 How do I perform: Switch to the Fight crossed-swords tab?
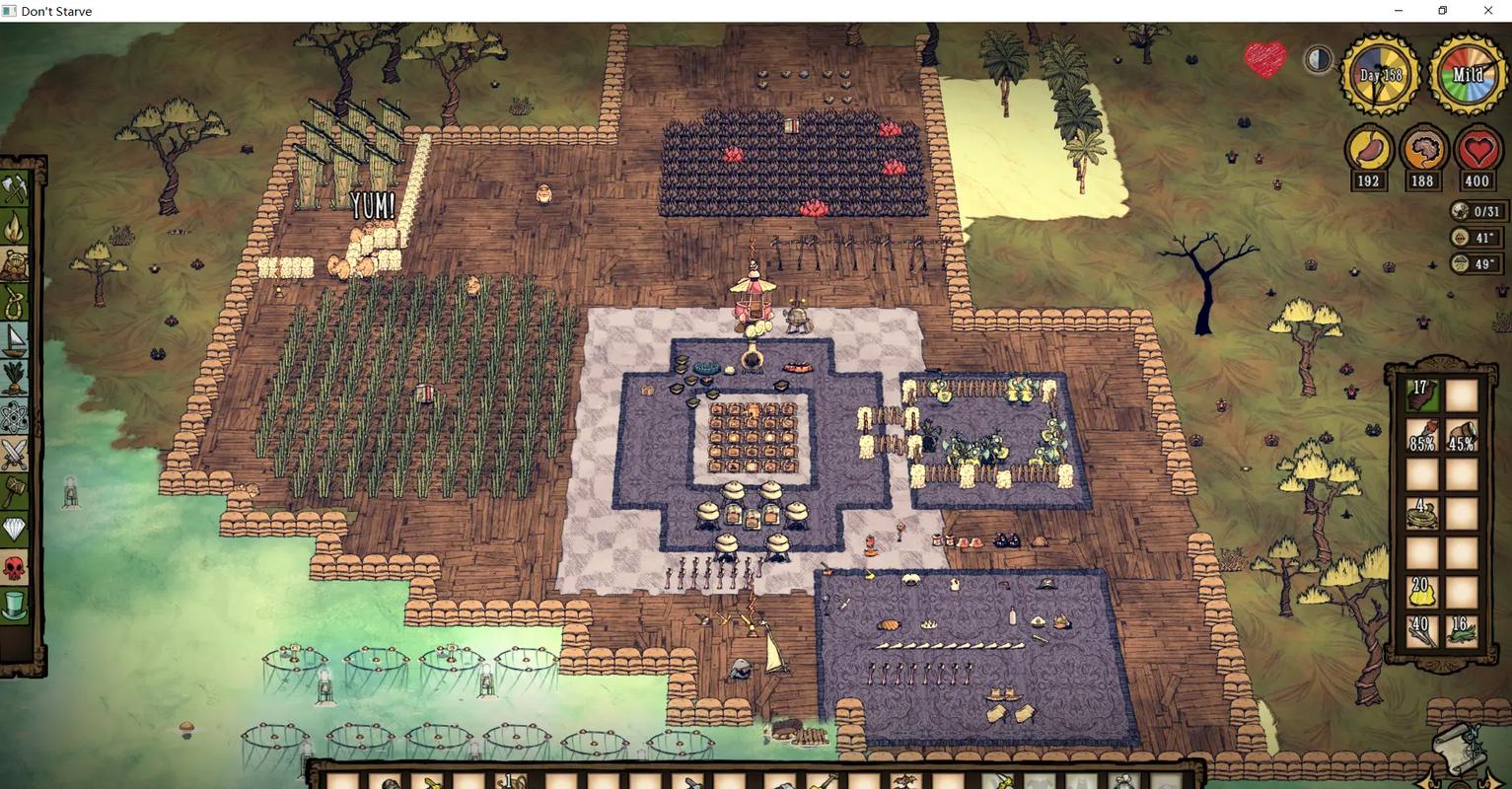[15, 454]
